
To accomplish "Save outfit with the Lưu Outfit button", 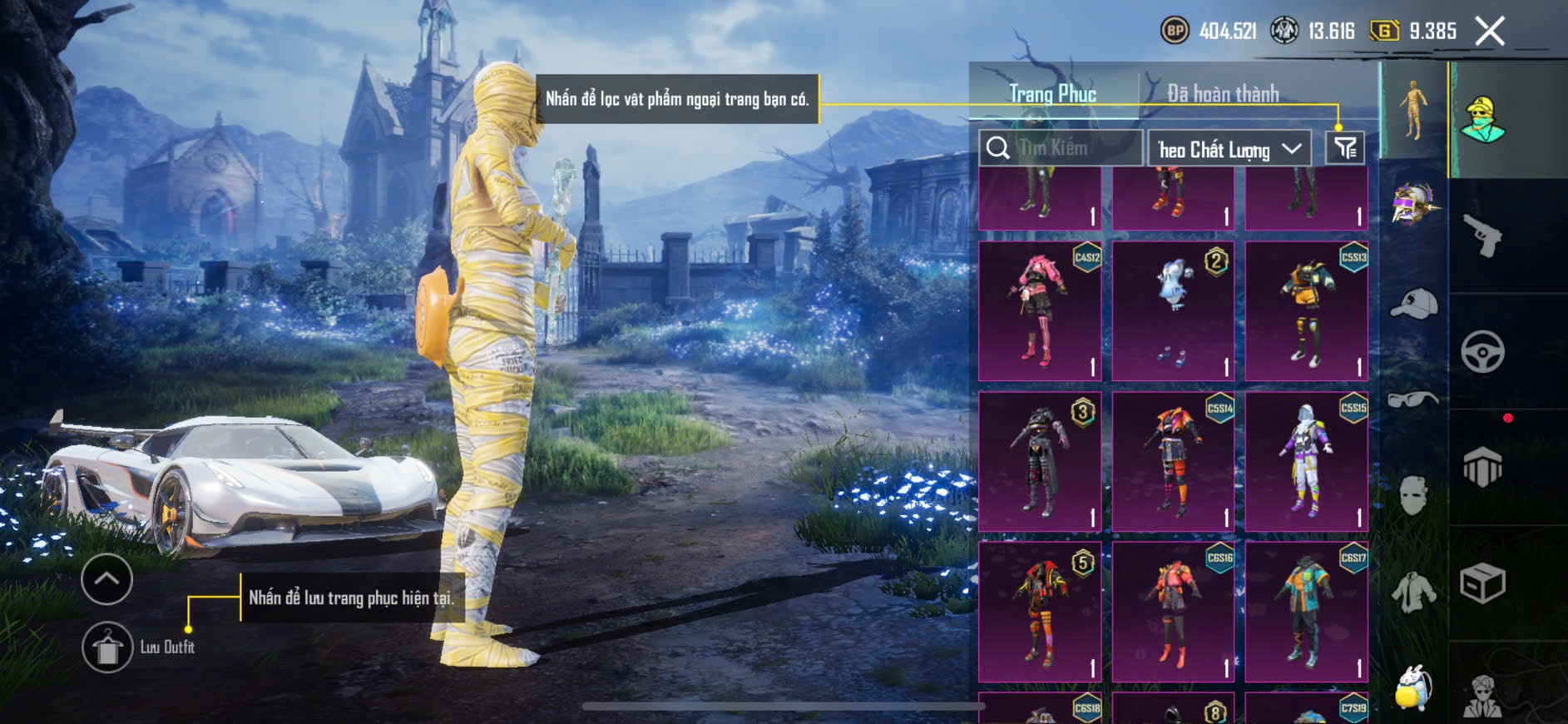I will tap(107, 647).
